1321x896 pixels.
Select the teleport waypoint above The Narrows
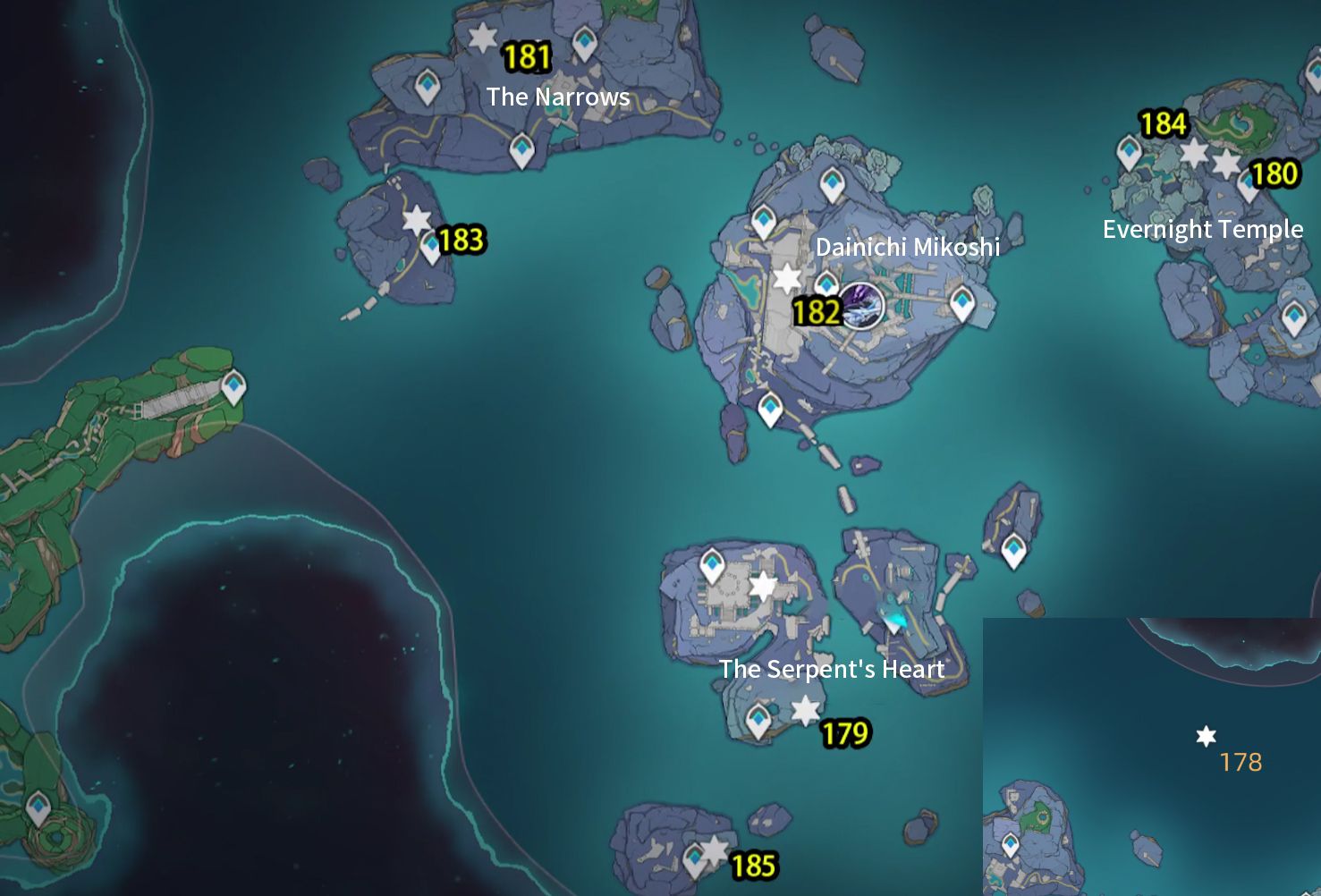(586, 41)
